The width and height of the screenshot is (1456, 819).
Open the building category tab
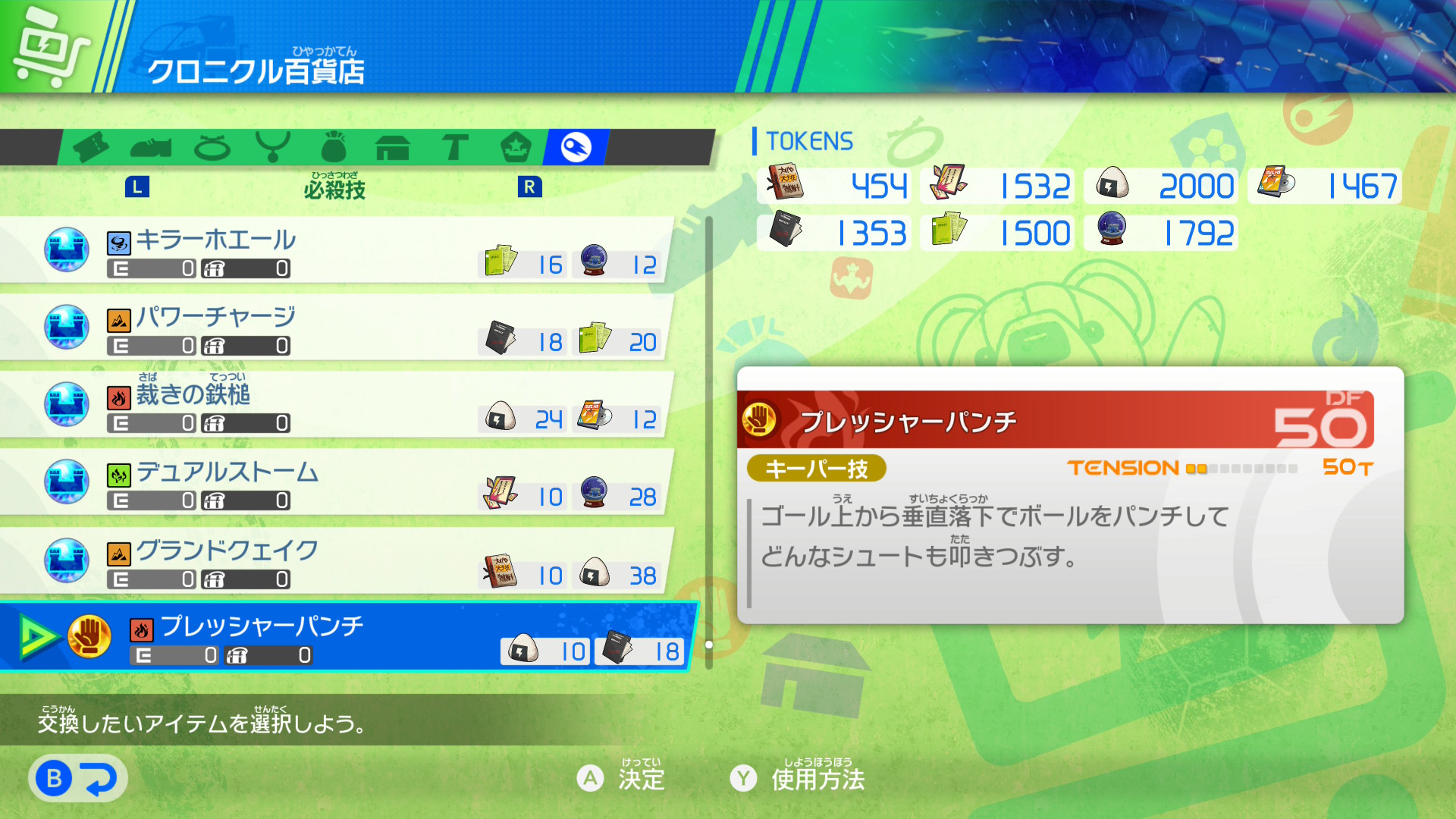pyautogui.click(x=393, y=147)
